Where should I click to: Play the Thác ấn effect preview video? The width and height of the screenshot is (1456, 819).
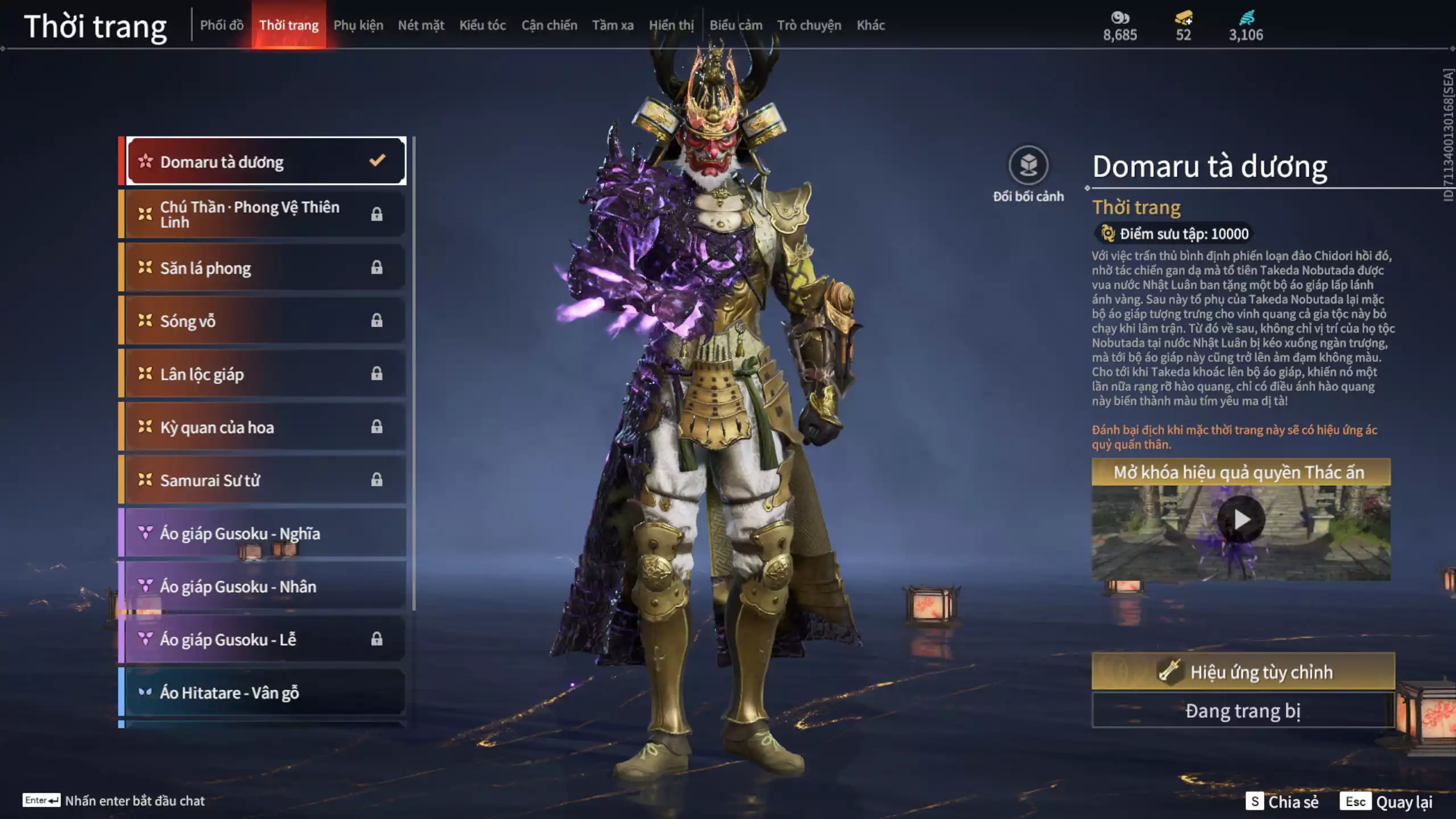[1241, 519]
